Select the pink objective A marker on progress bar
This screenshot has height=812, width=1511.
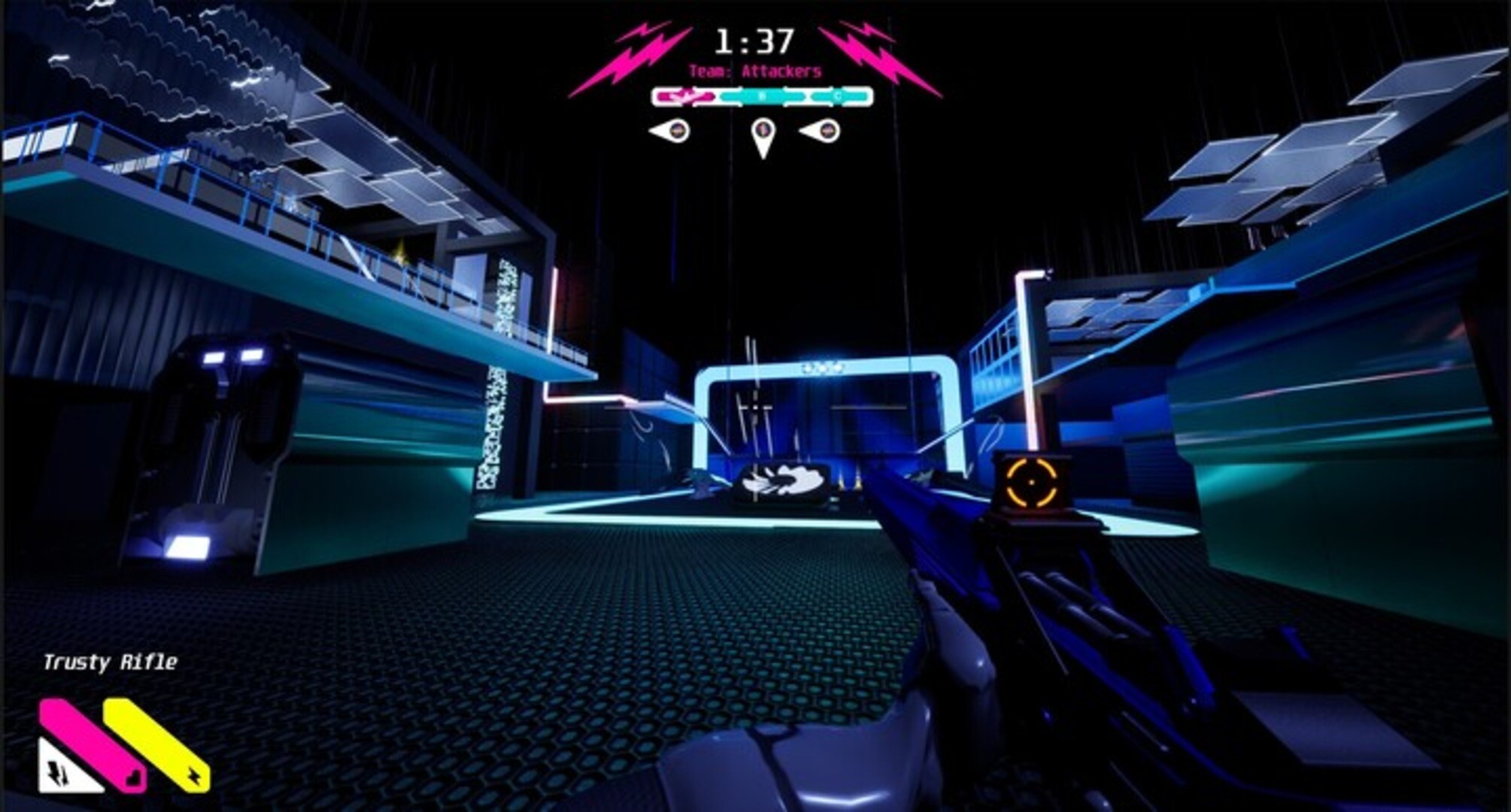pyautogui.click(x=686, y=95)
